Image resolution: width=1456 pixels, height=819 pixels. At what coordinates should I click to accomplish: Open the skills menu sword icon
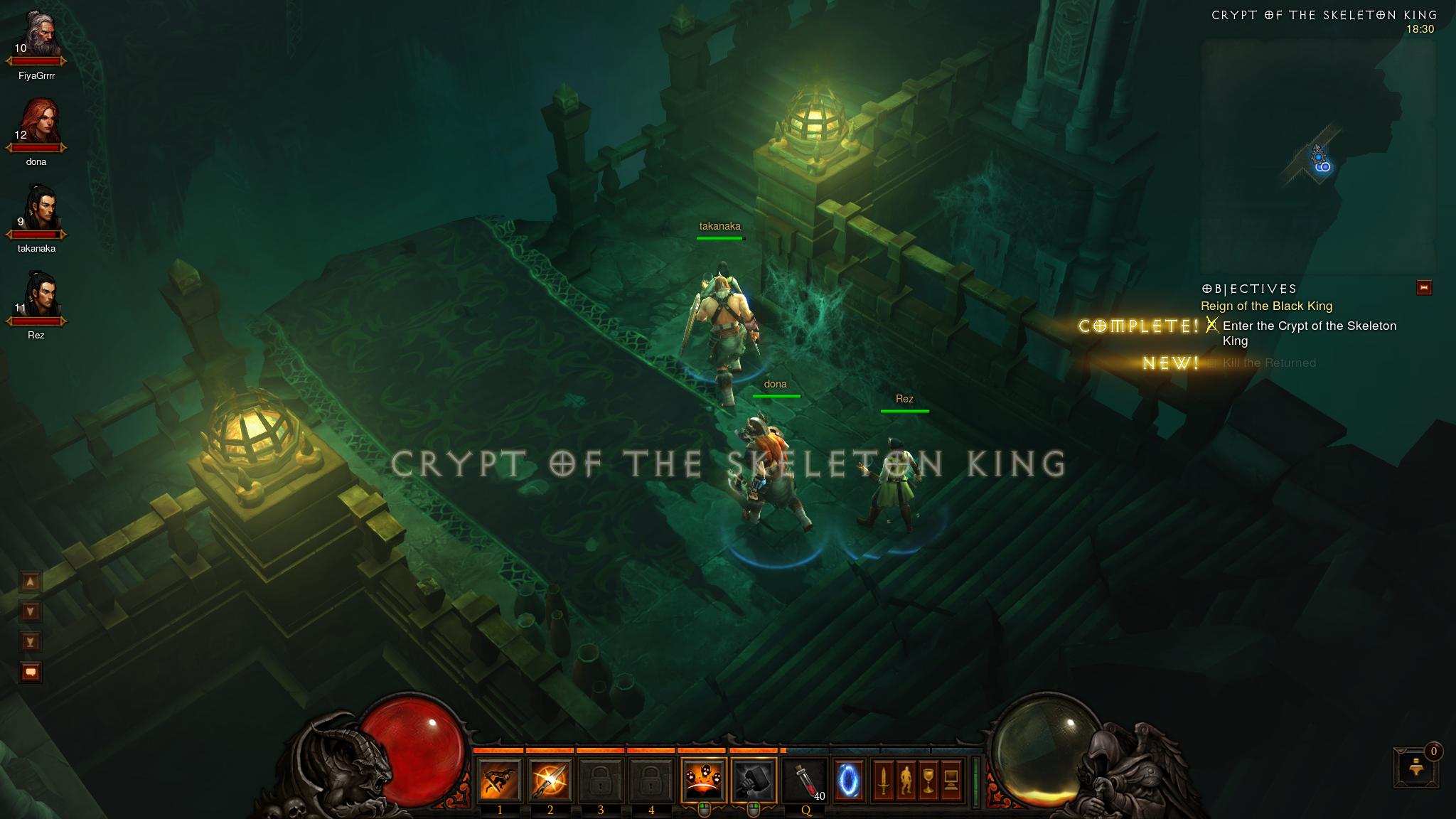[883, 781]
